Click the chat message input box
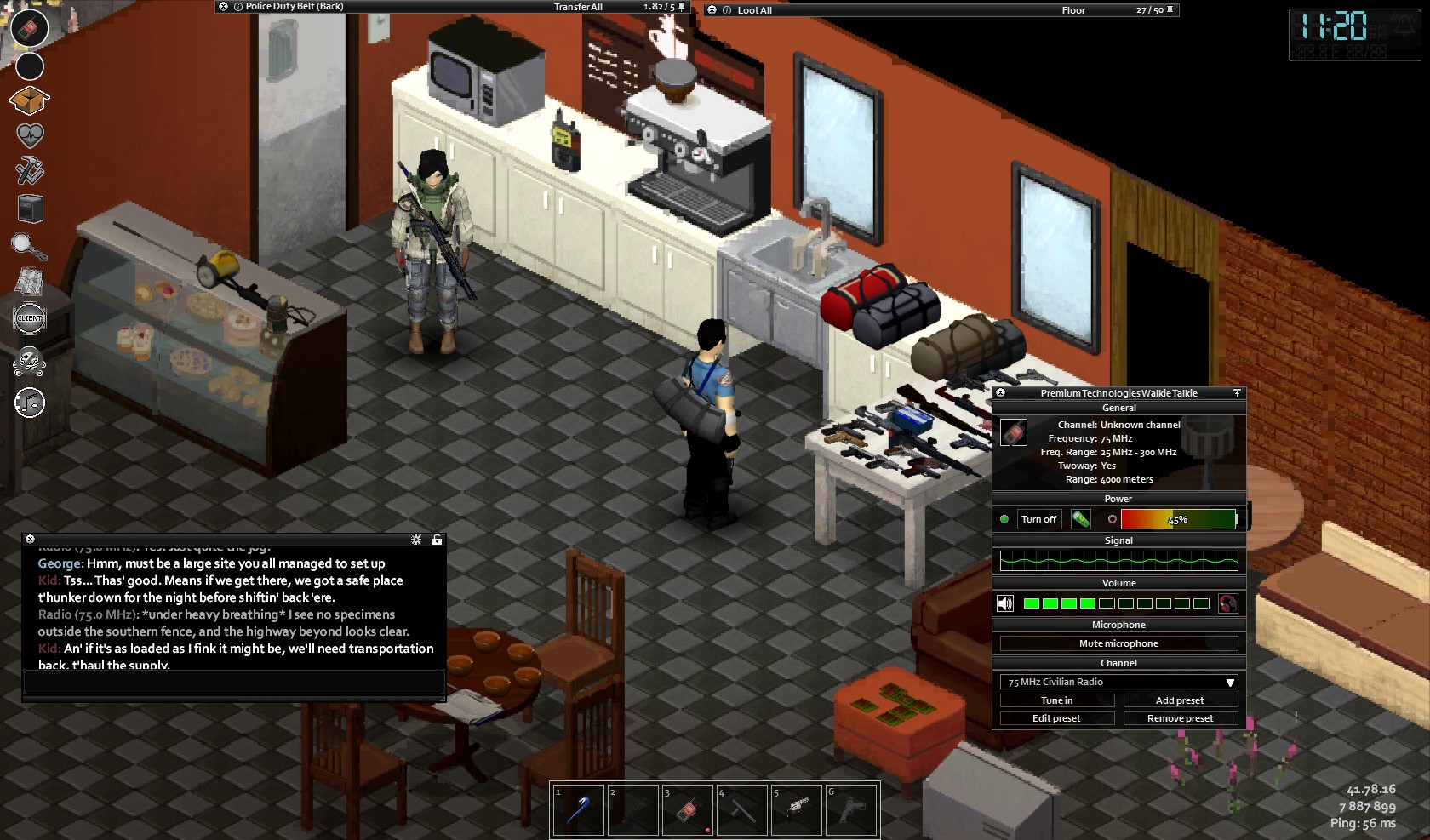 pos(234,683)
